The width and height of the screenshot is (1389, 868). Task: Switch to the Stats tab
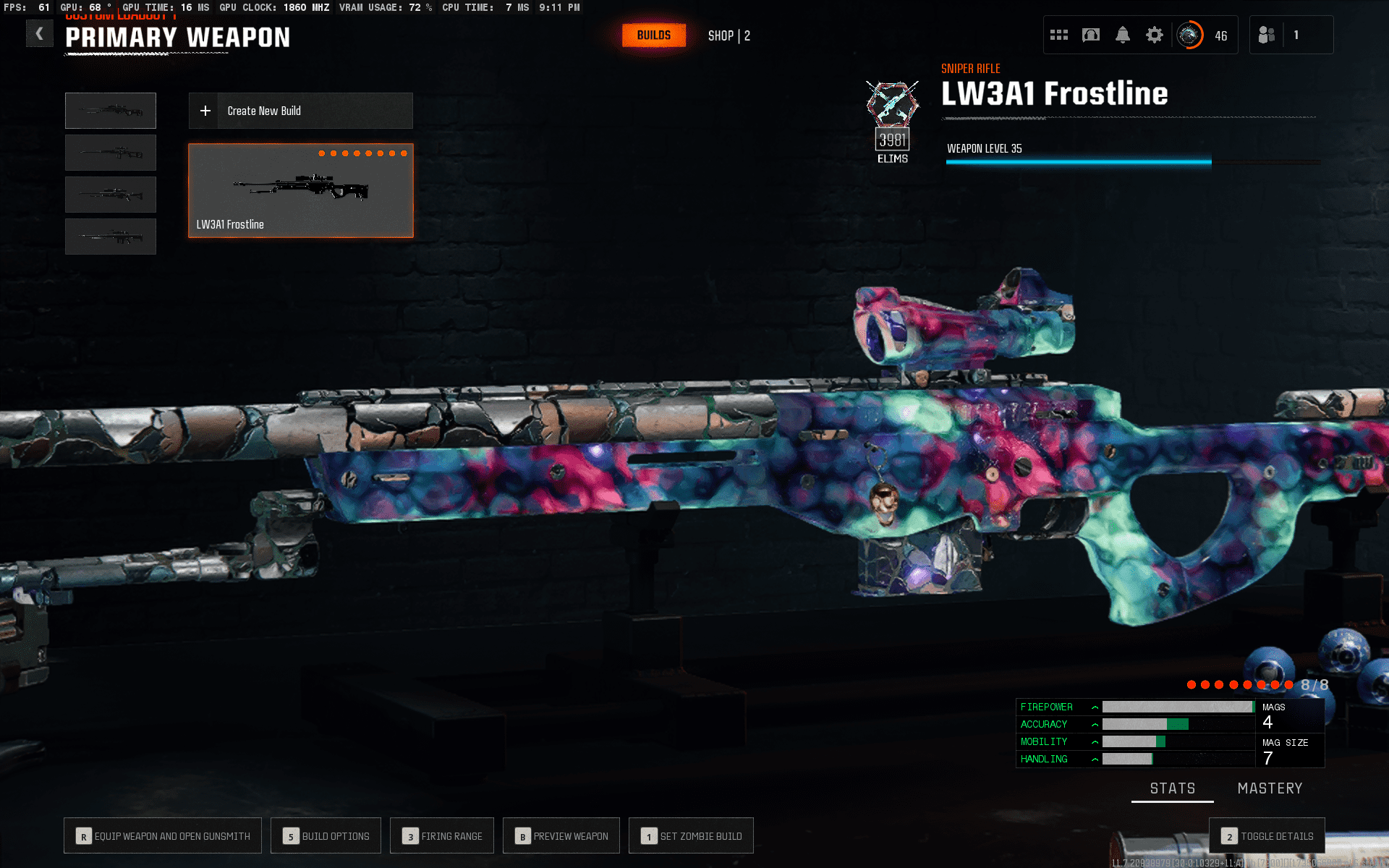pos(1173,788)
